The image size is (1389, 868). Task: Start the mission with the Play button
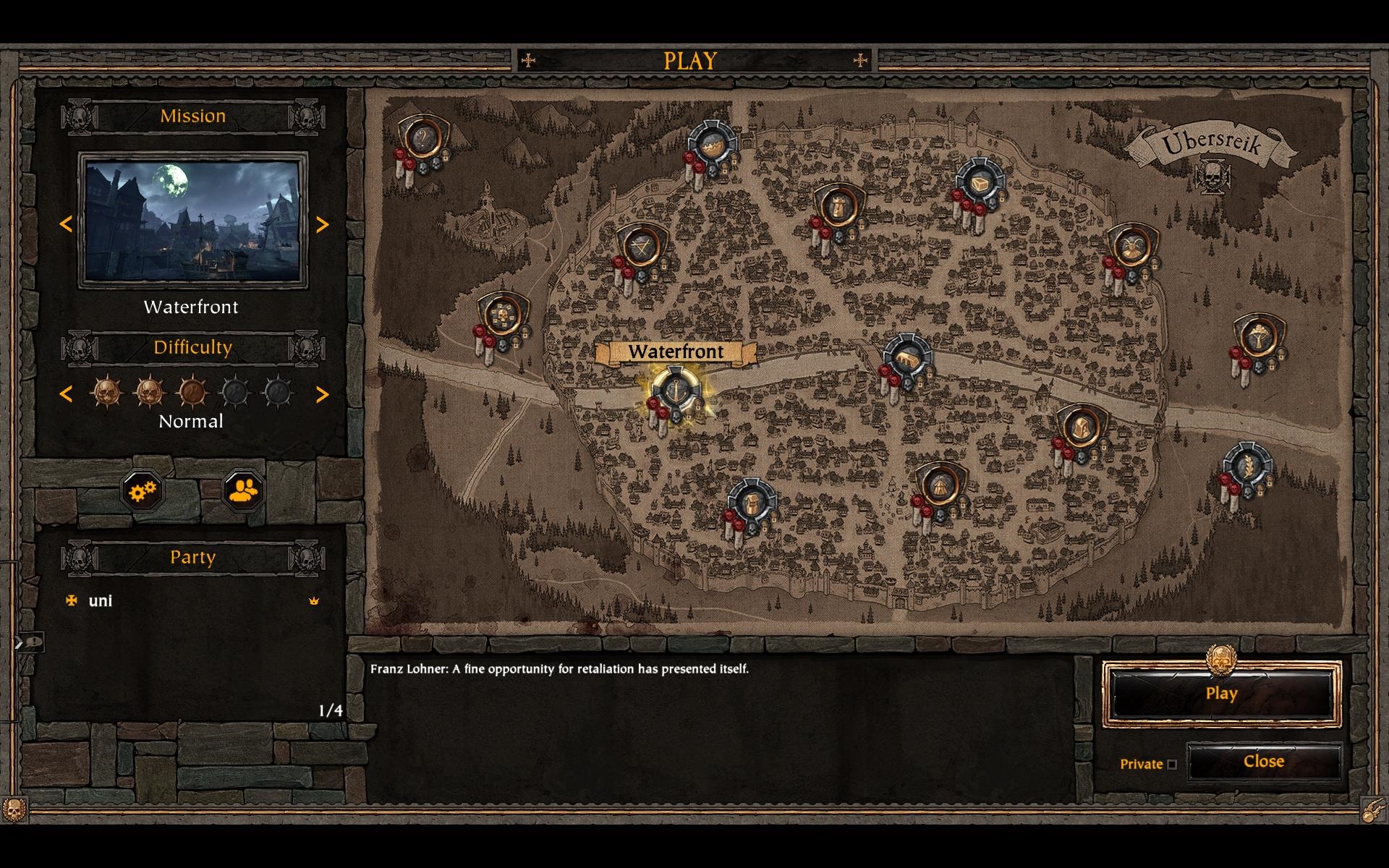pos(1221,694)
